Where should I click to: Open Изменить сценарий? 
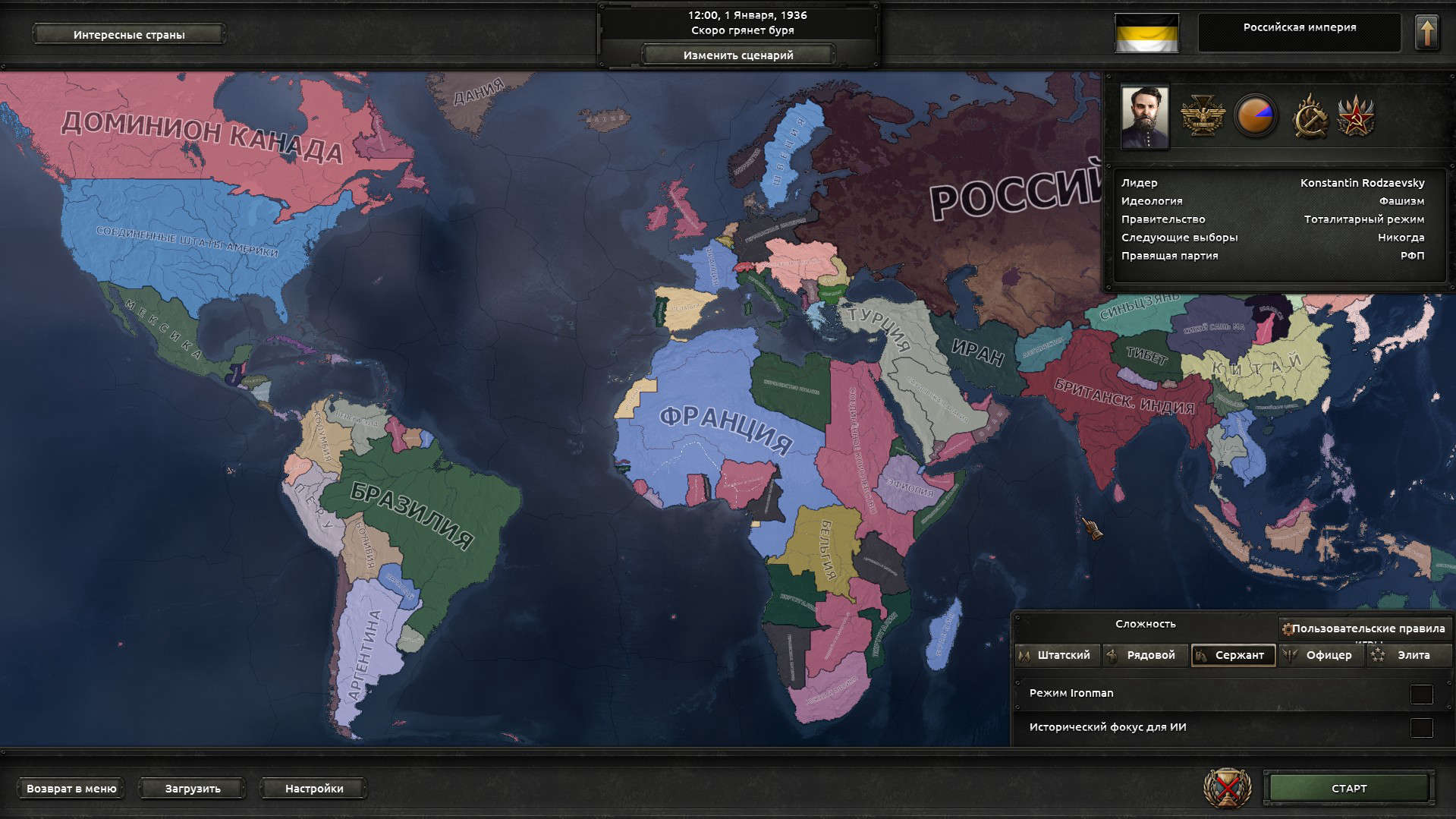tap(739, 55)
